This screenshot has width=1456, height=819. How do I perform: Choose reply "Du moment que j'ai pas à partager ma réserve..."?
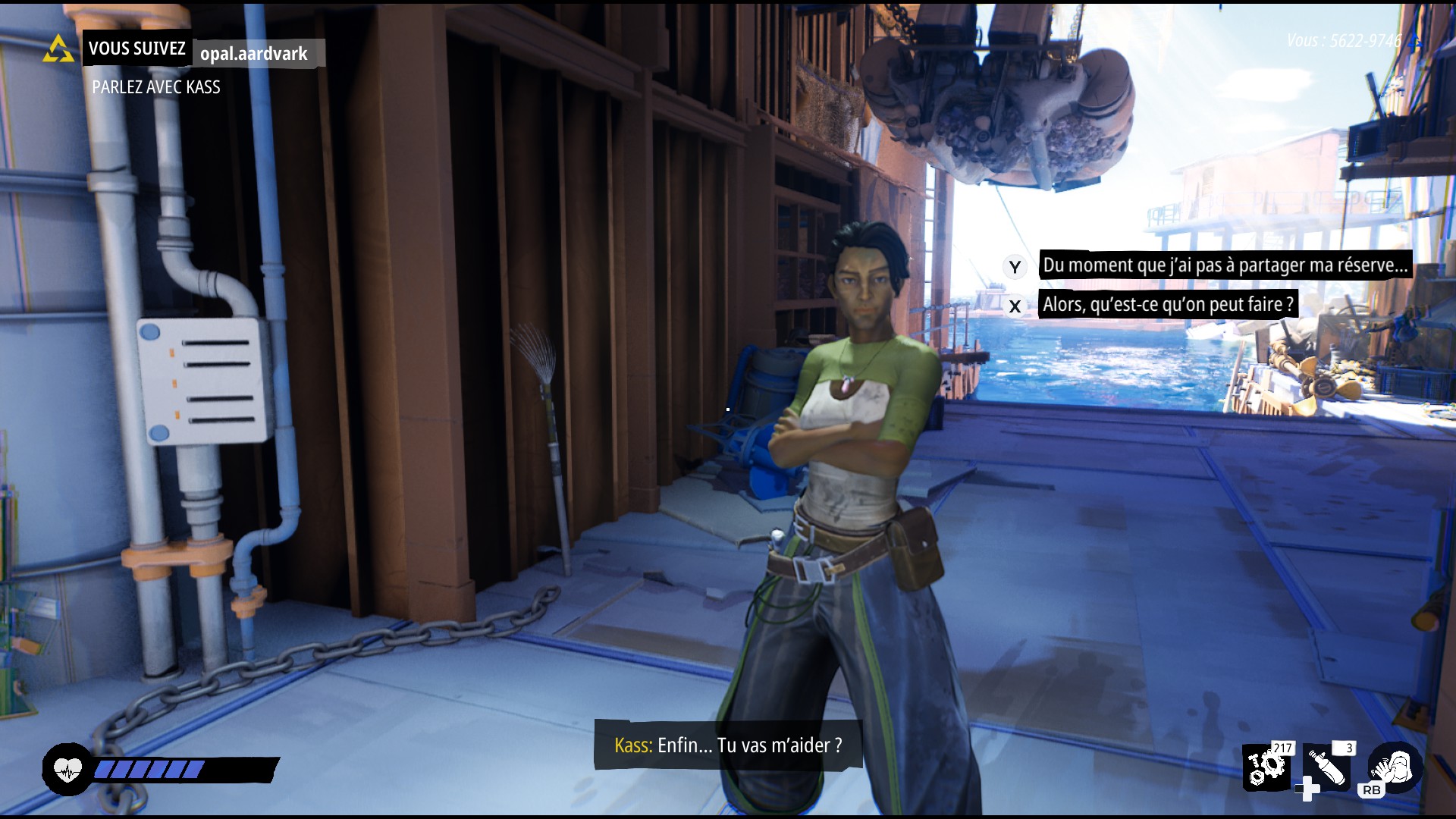click(1224, 265)
